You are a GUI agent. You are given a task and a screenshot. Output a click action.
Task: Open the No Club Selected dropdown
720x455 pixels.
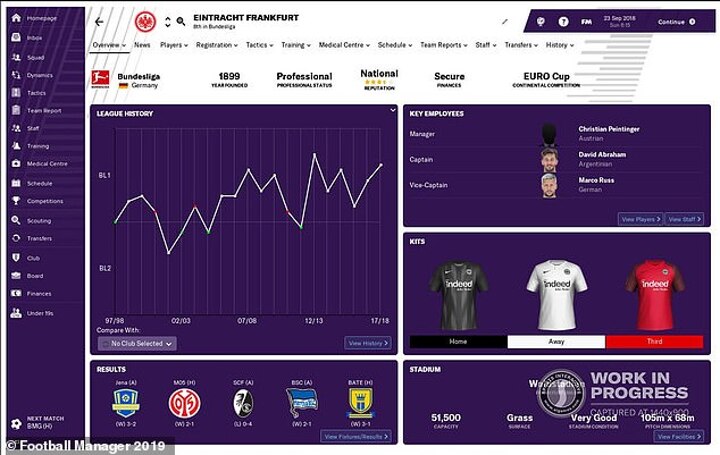pyautogui.click(x=137, y=343)
